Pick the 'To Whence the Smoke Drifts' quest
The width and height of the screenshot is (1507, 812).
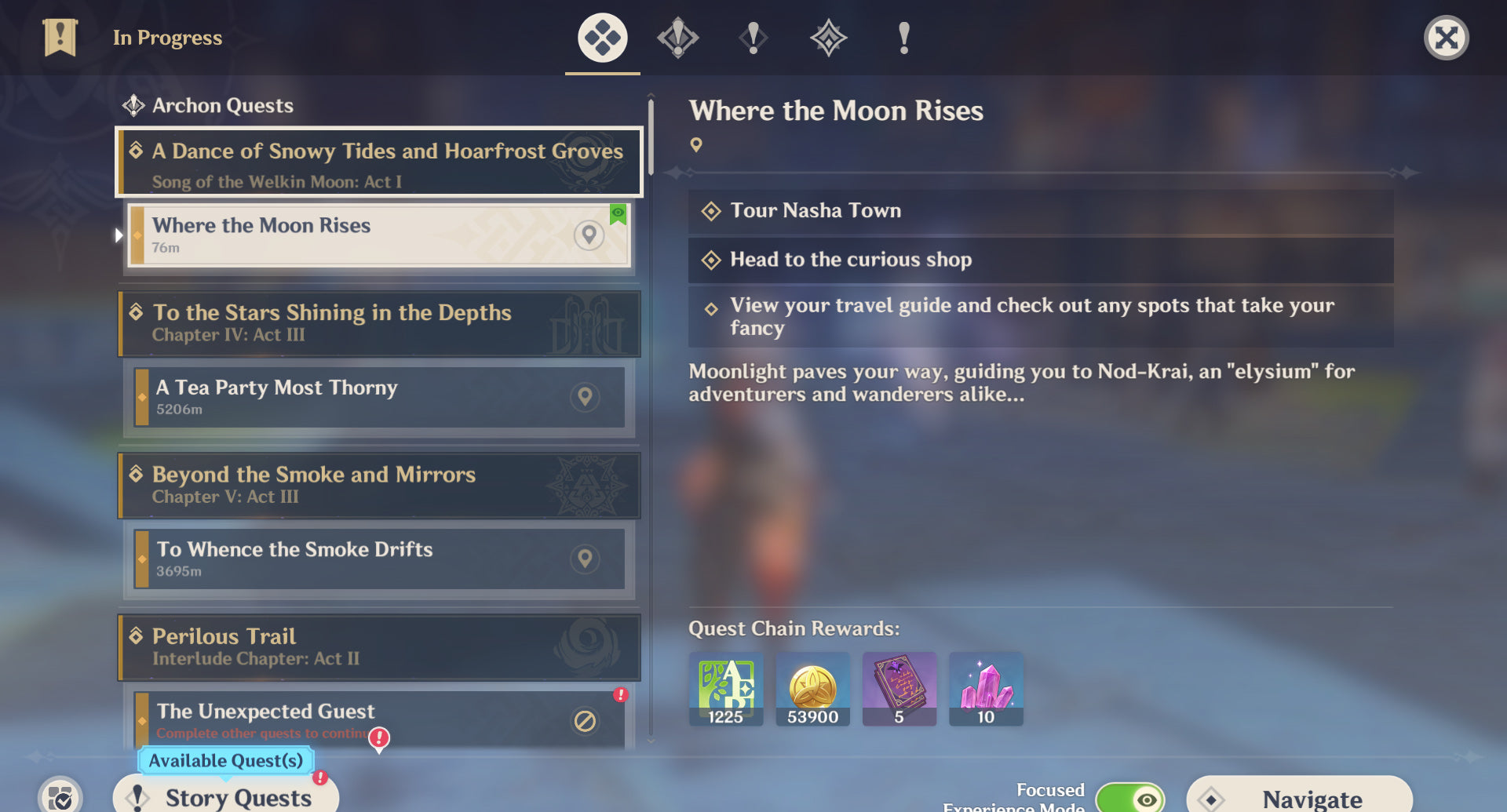click(x=379, y=559)
